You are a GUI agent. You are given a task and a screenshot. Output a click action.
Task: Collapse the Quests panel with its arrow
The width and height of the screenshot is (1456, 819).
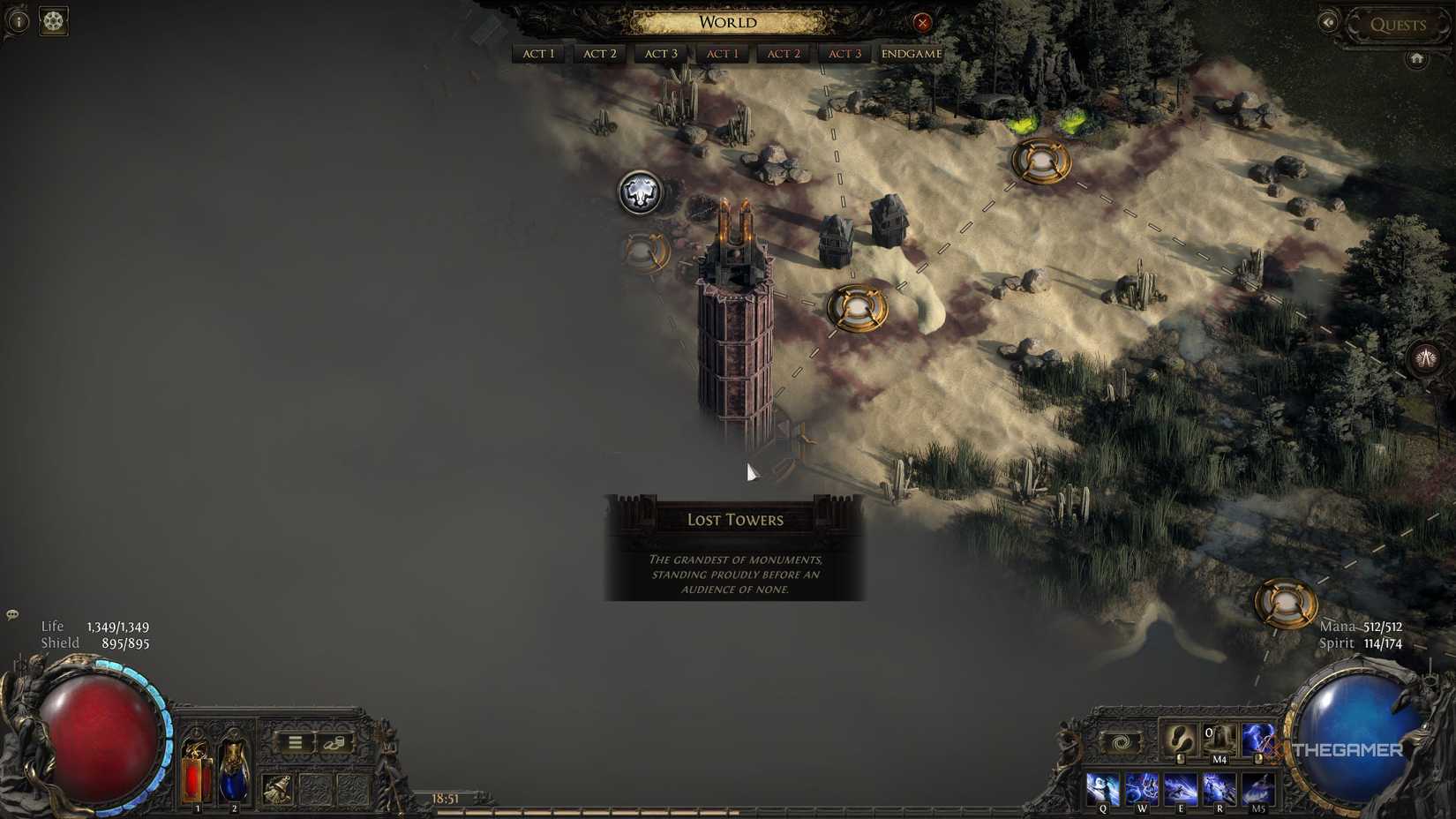1328,22
